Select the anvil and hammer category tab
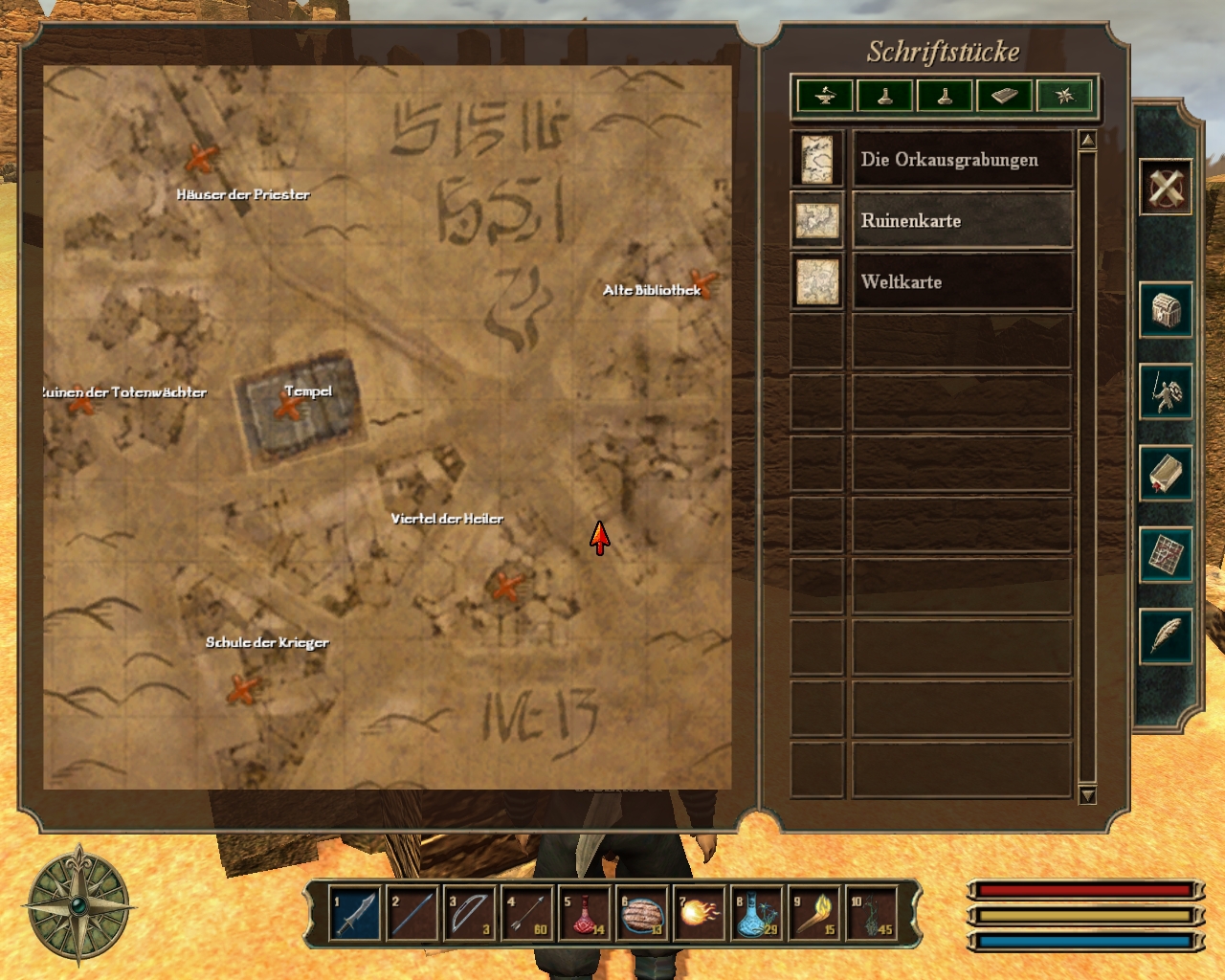 click(825, 96)
